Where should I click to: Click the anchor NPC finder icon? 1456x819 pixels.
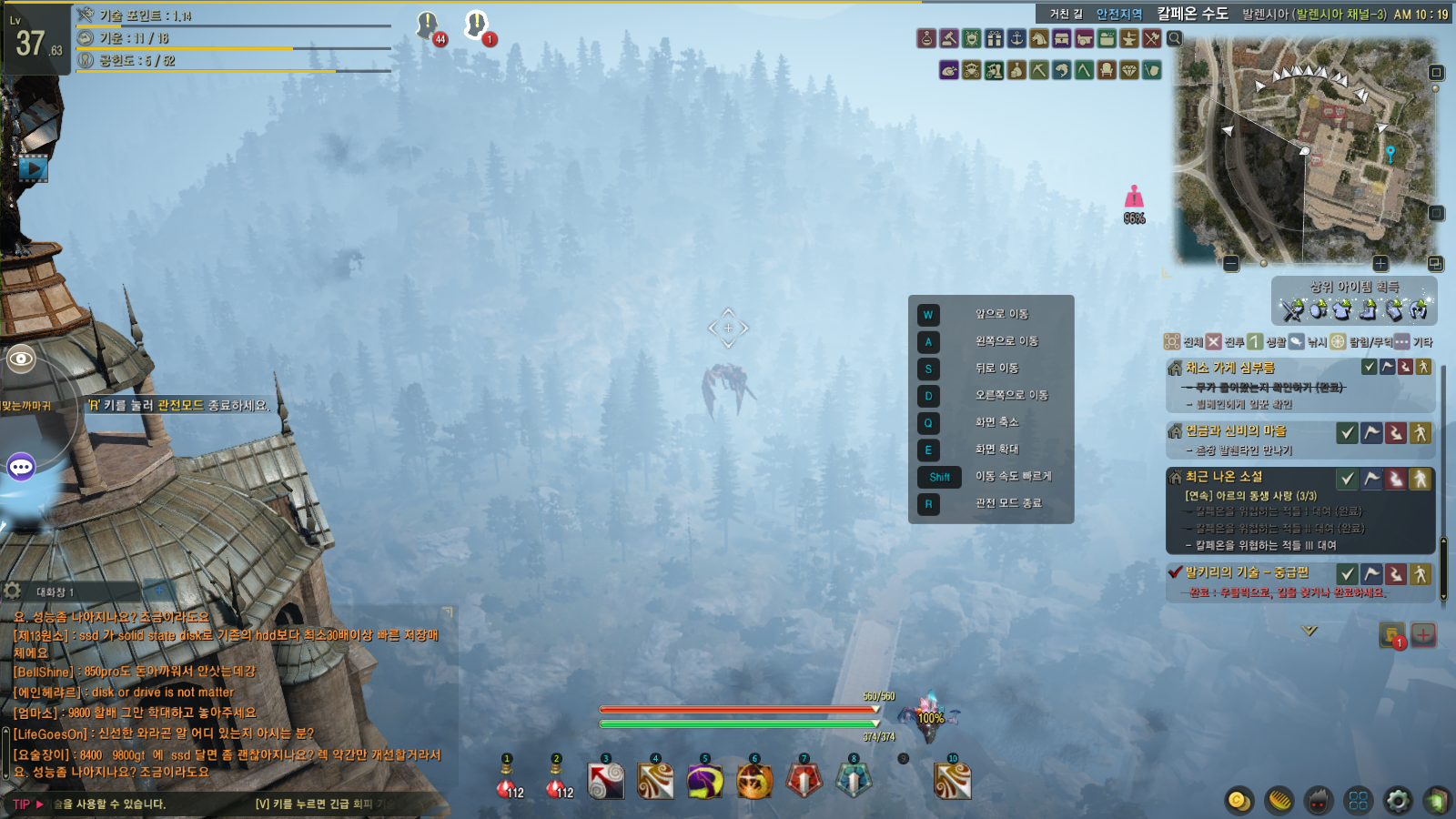(x=1016, y=38)
